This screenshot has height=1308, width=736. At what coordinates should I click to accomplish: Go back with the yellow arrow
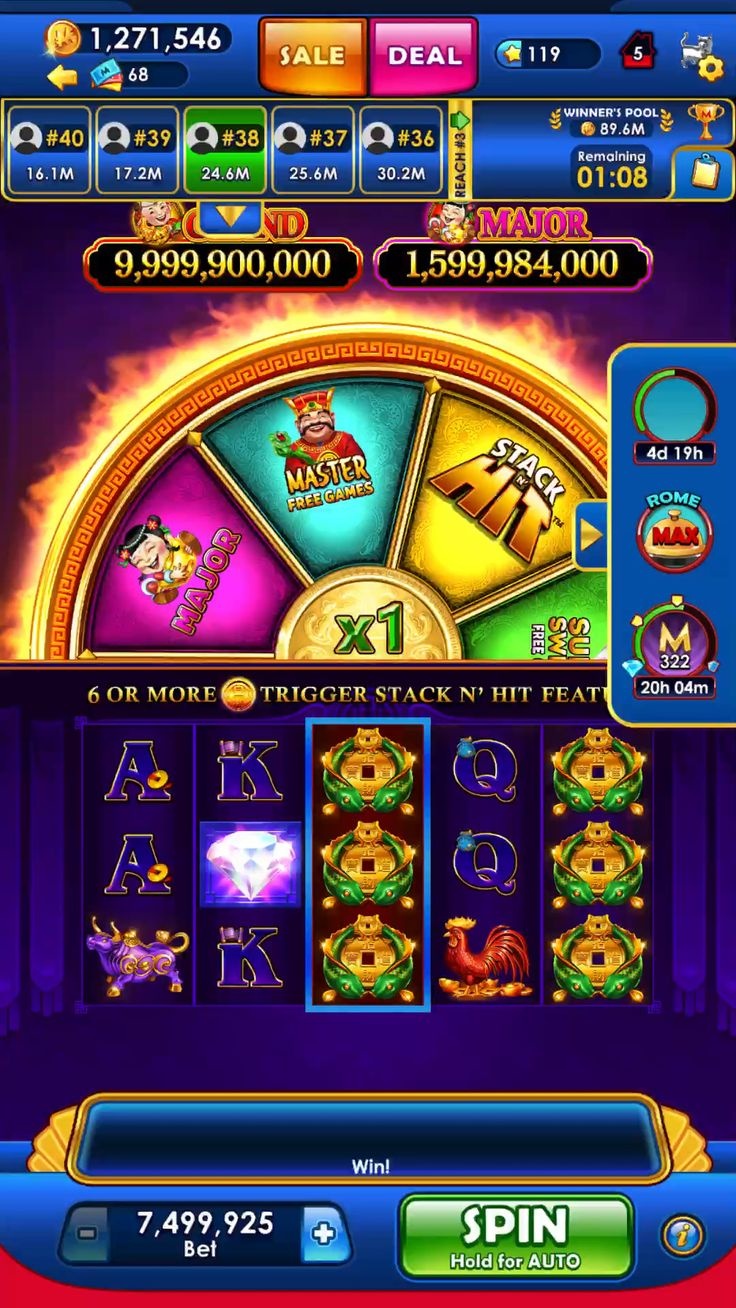point(62,77)
